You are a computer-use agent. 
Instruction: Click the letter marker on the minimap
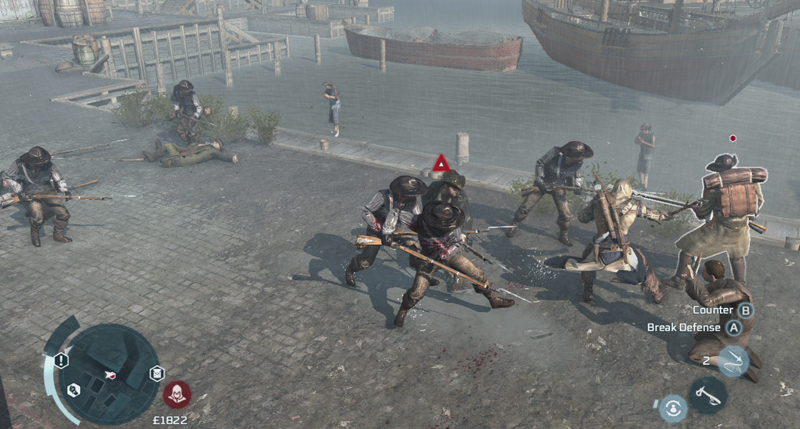click(156, 373)
